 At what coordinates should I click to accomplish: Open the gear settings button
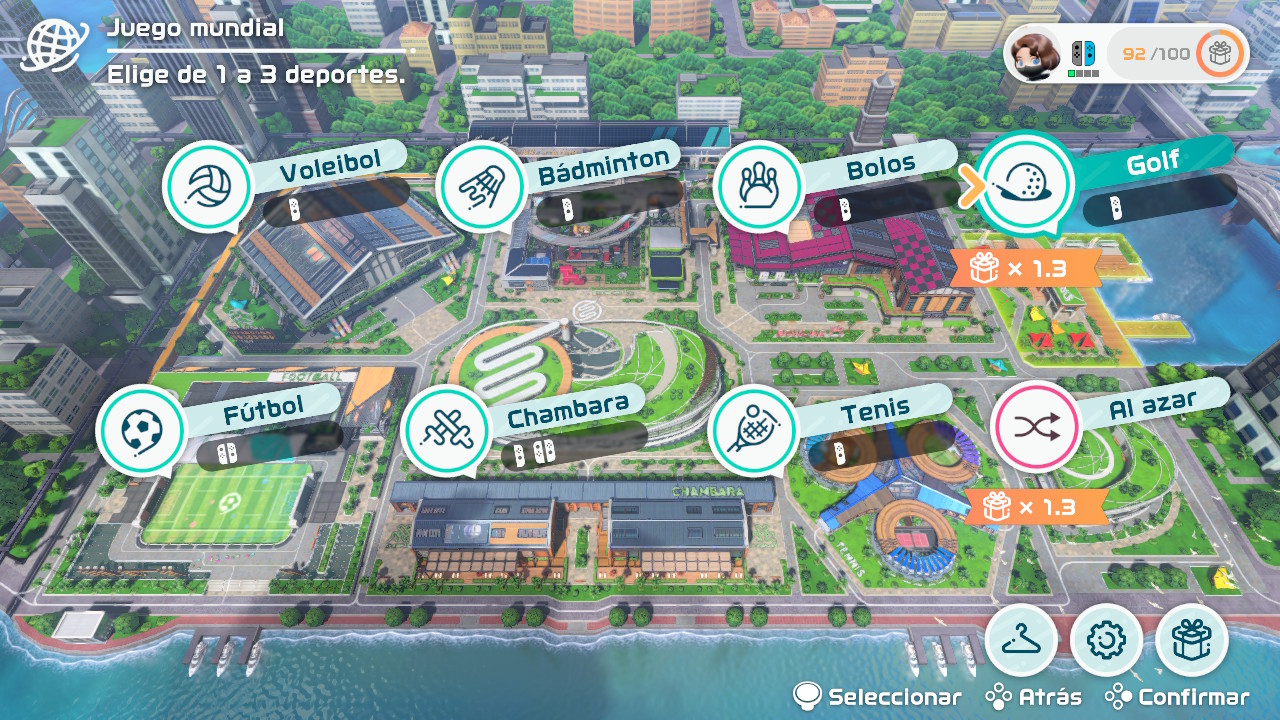tap(1106, 640)
